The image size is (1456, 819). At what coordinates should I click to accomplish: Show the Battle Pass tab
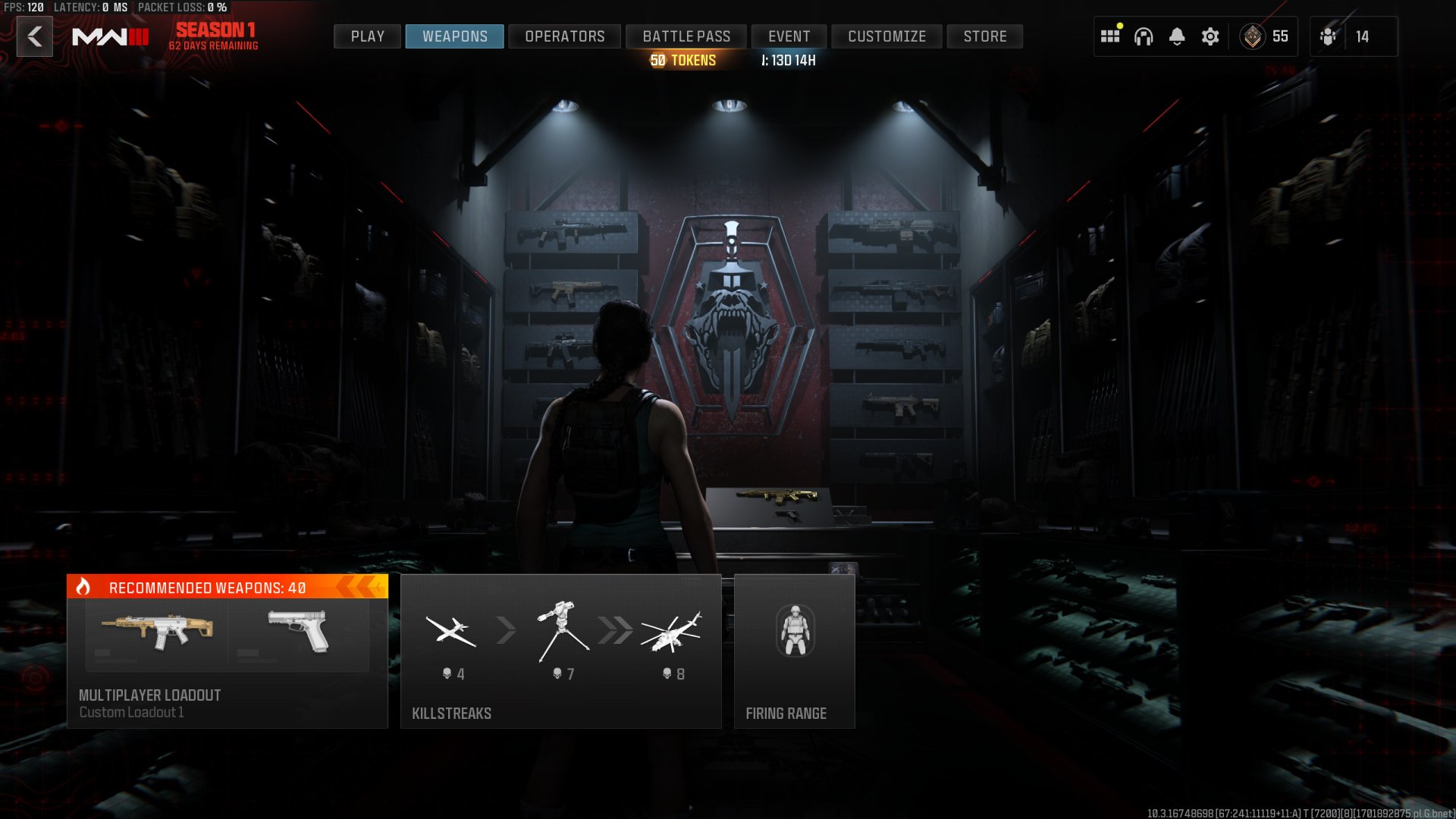(x=686, y=36)
